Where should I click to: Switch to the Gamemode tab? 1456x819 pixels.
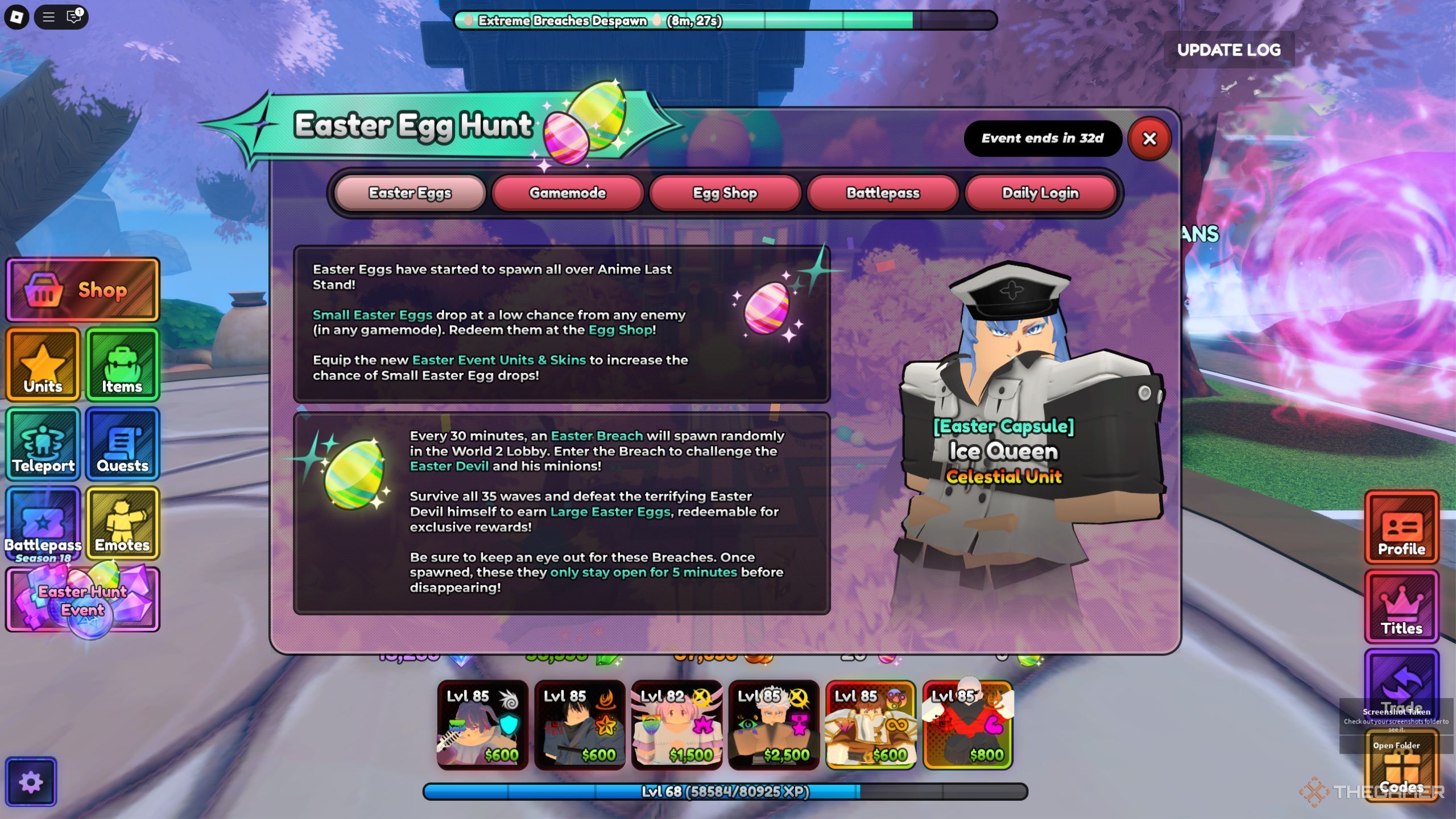click(567, 193)
